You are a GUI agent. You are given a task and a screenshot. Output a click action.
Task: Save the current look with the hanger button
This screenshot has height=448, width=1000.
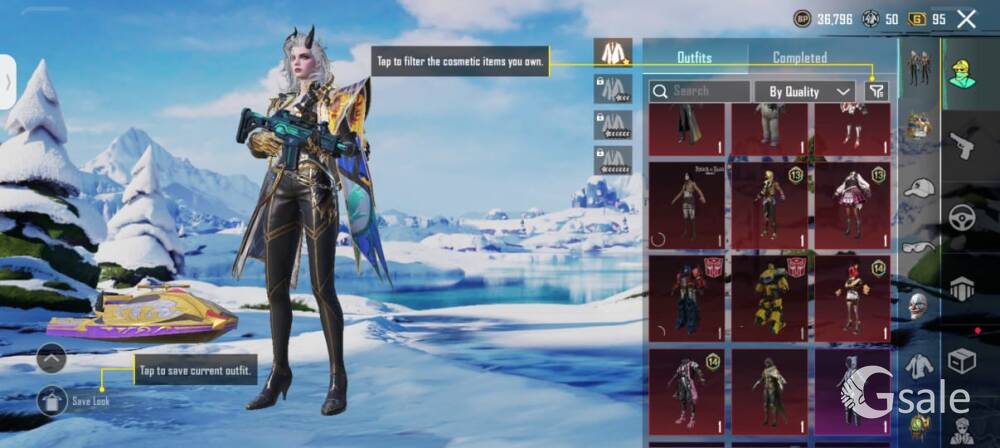(51, 401)
